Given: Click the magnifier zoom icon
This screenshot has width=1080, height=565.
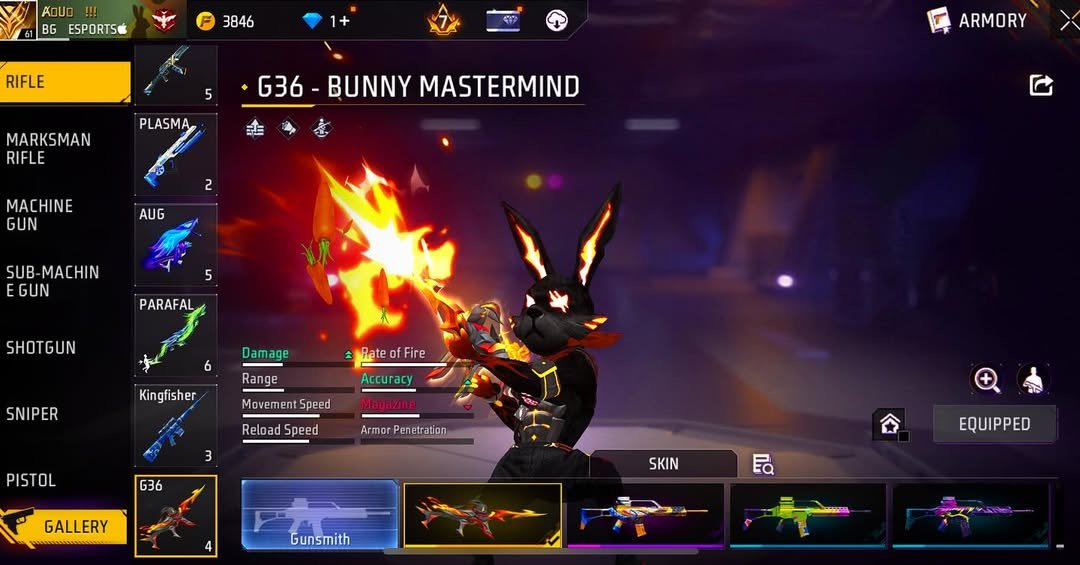Looking at the screenshot, I should tap(986, 379).
